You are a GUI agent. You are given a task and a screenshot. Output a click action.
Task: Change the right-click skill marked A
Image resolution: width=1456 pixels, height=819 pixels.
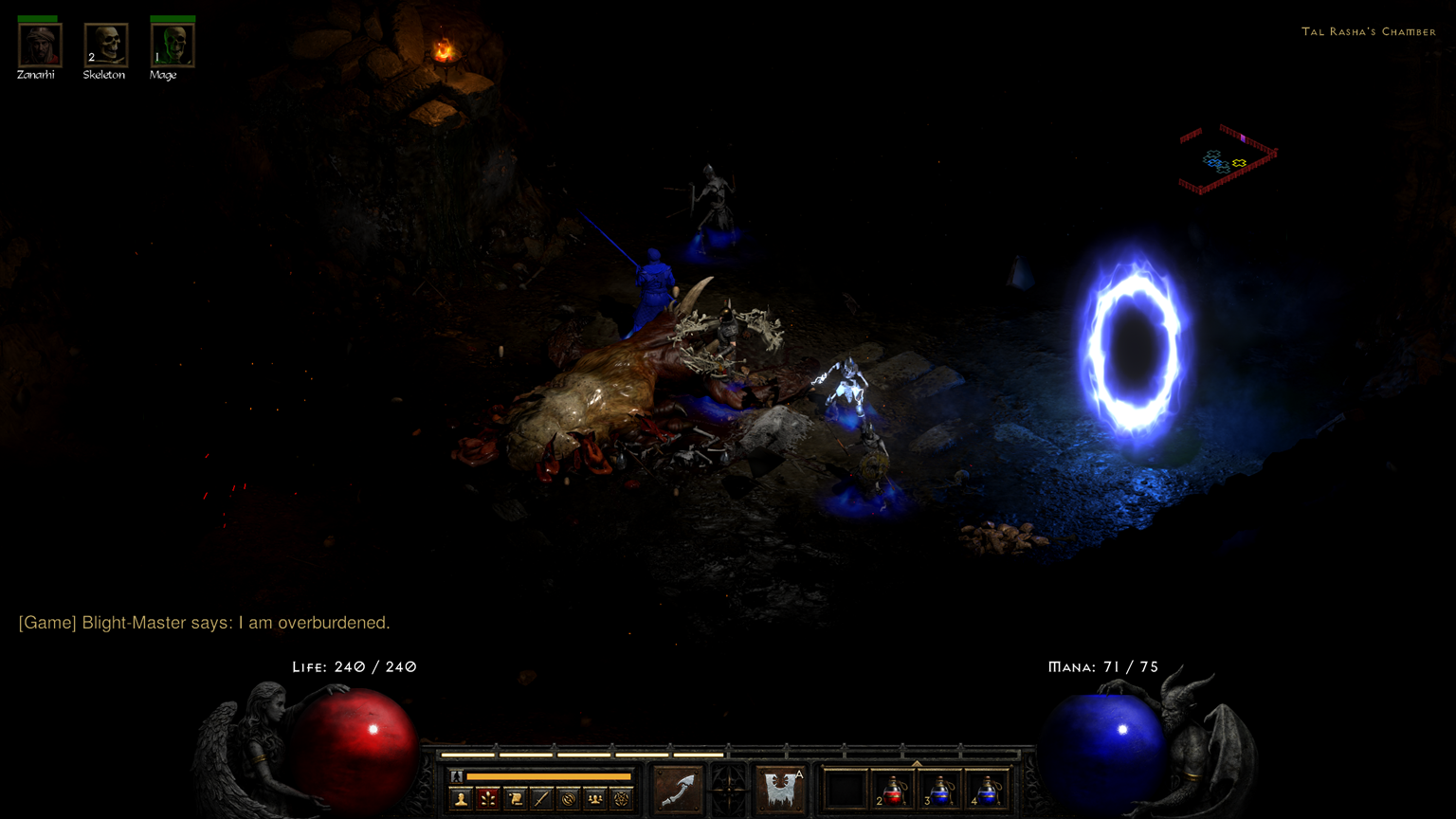click(x=781, y=789)
